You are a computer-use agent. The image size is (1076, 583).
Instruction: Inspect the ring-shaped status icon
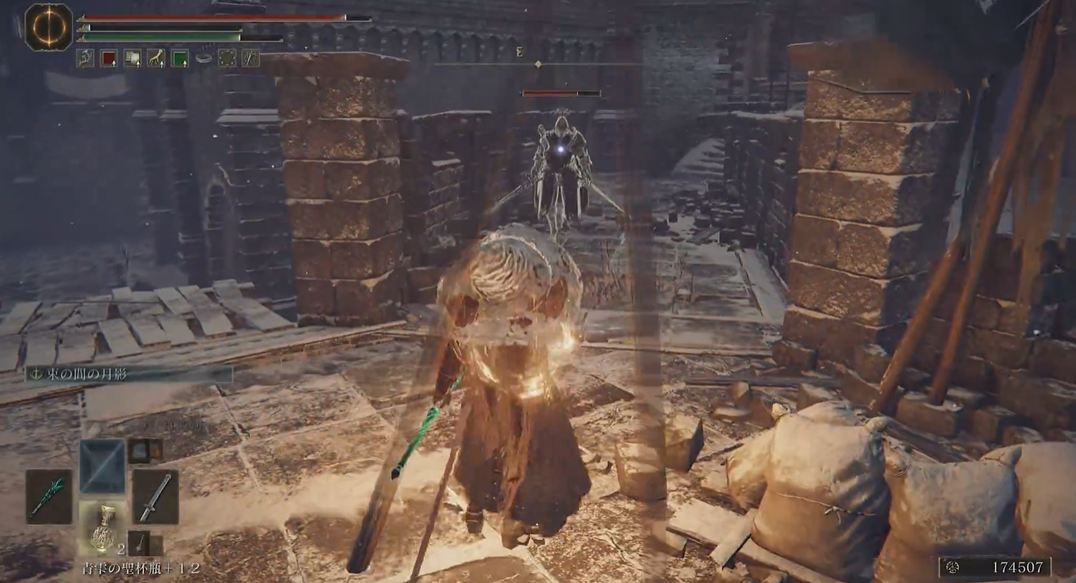(x=204, y=58)
